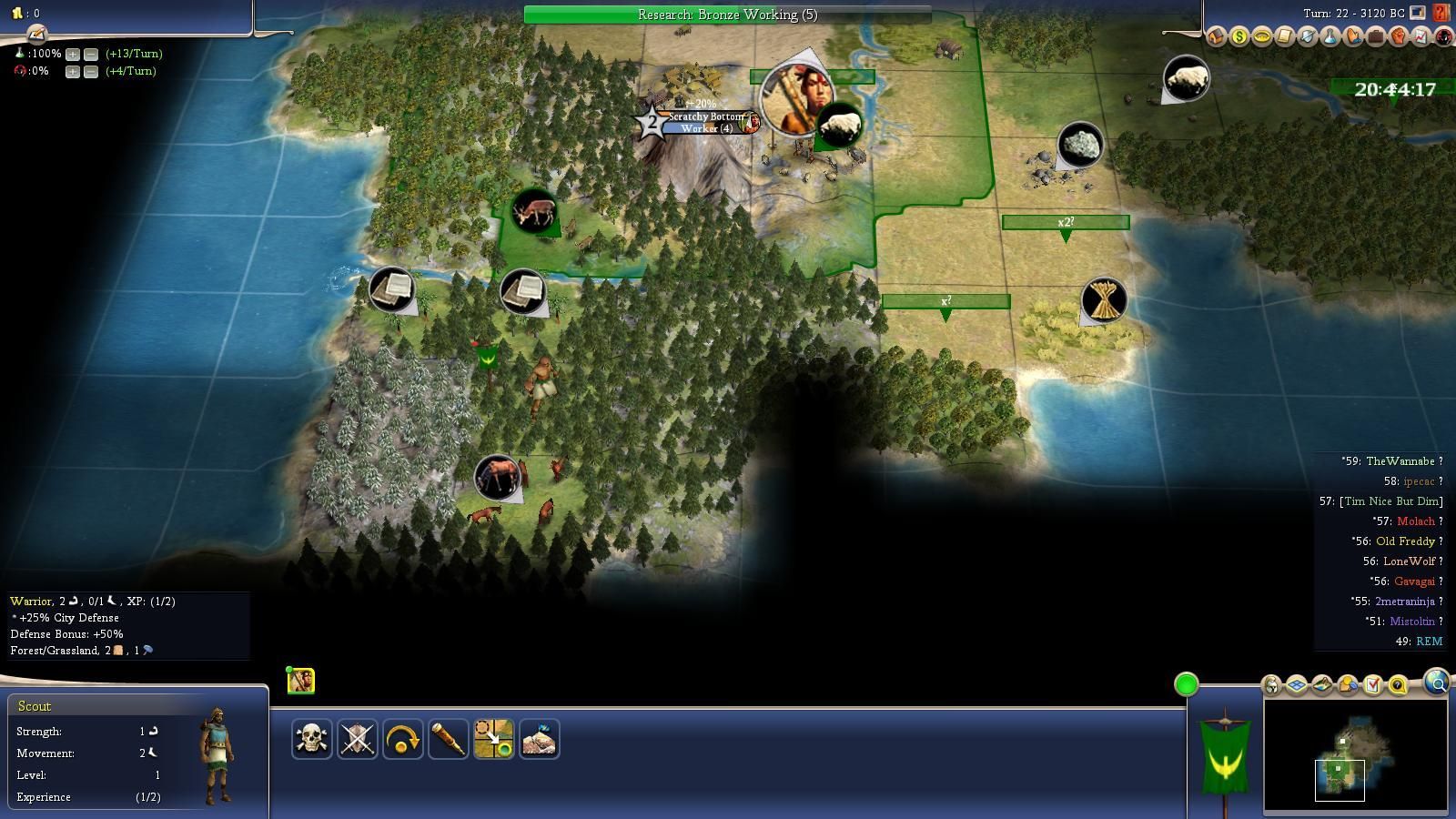The width and height of the screenshot is (1456, 819).
Task: Open the Financial Advisor dollar icon
Action: (x=1239, y=36)
